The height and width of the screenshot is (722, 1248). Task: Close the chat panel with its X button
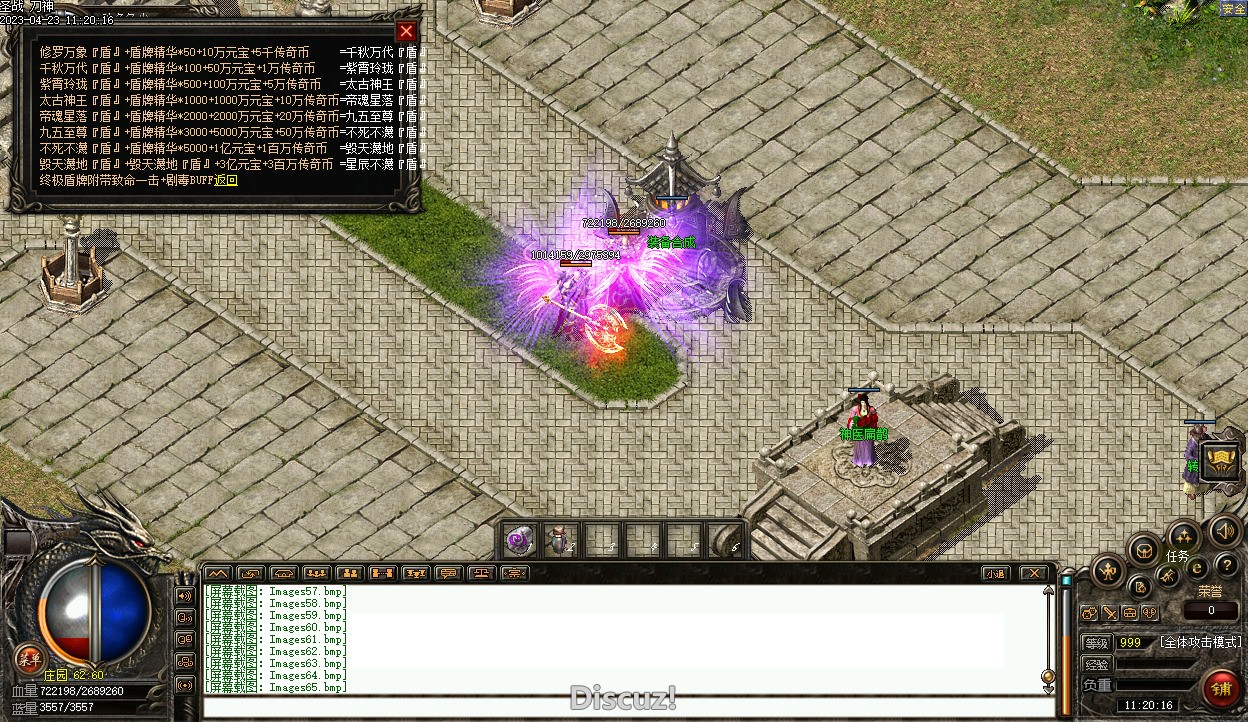[1034, 573]
